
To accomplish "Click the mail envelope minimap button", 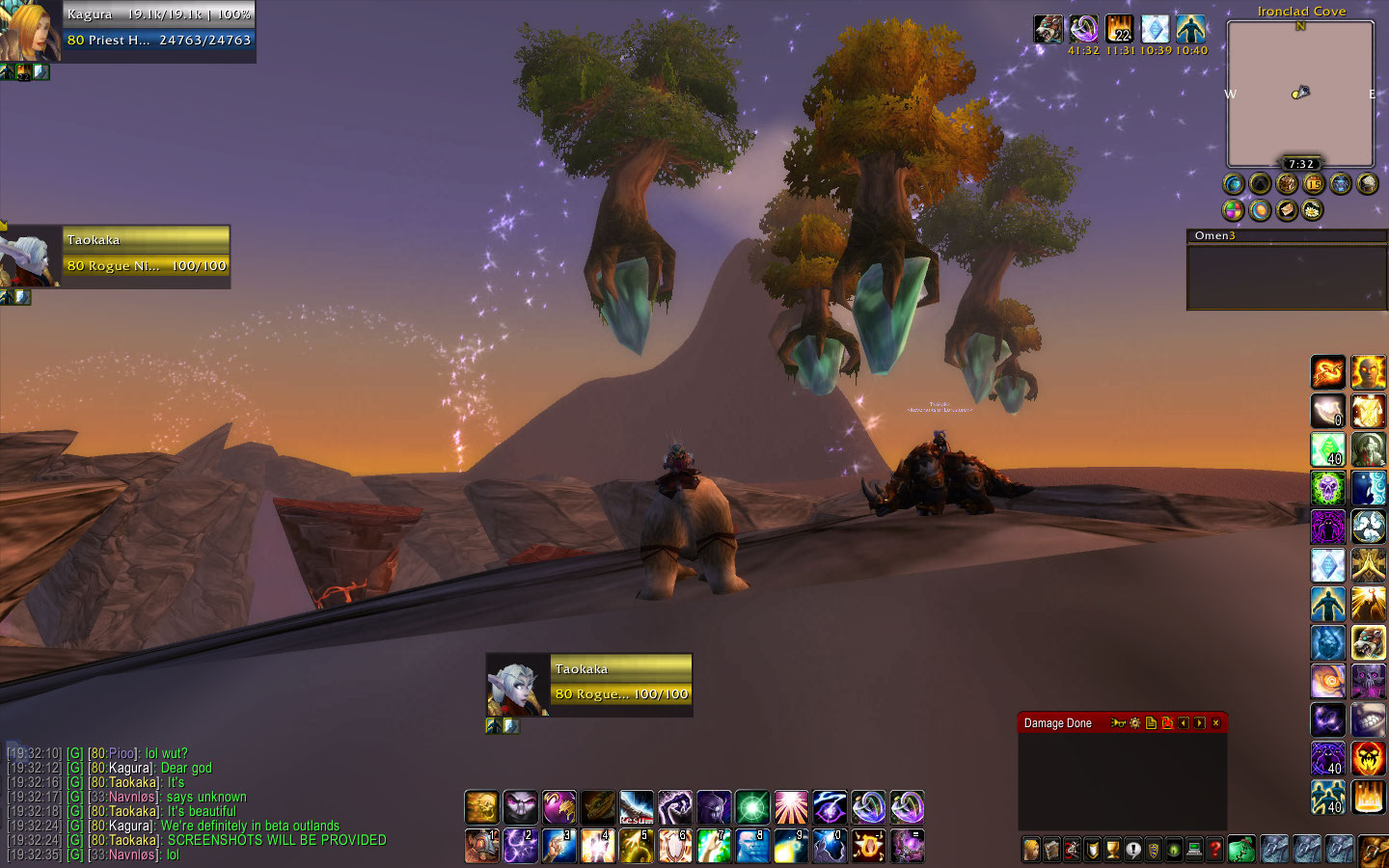I will (x=1287, y=210).
